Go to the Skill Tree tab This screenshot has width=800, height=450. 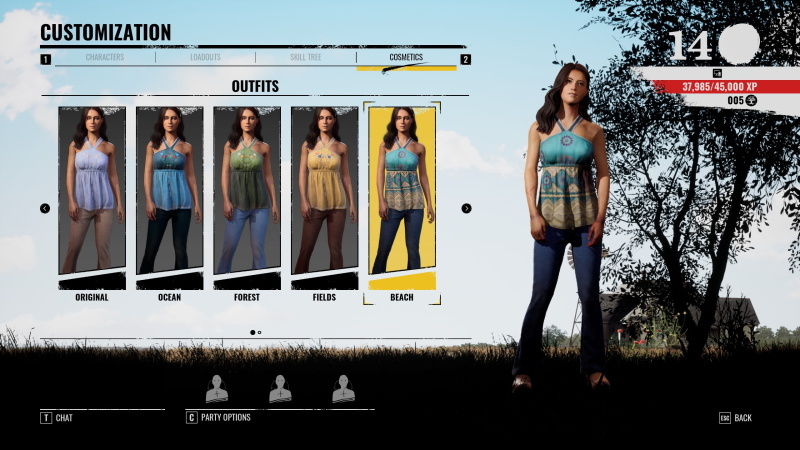click(305, 58)
